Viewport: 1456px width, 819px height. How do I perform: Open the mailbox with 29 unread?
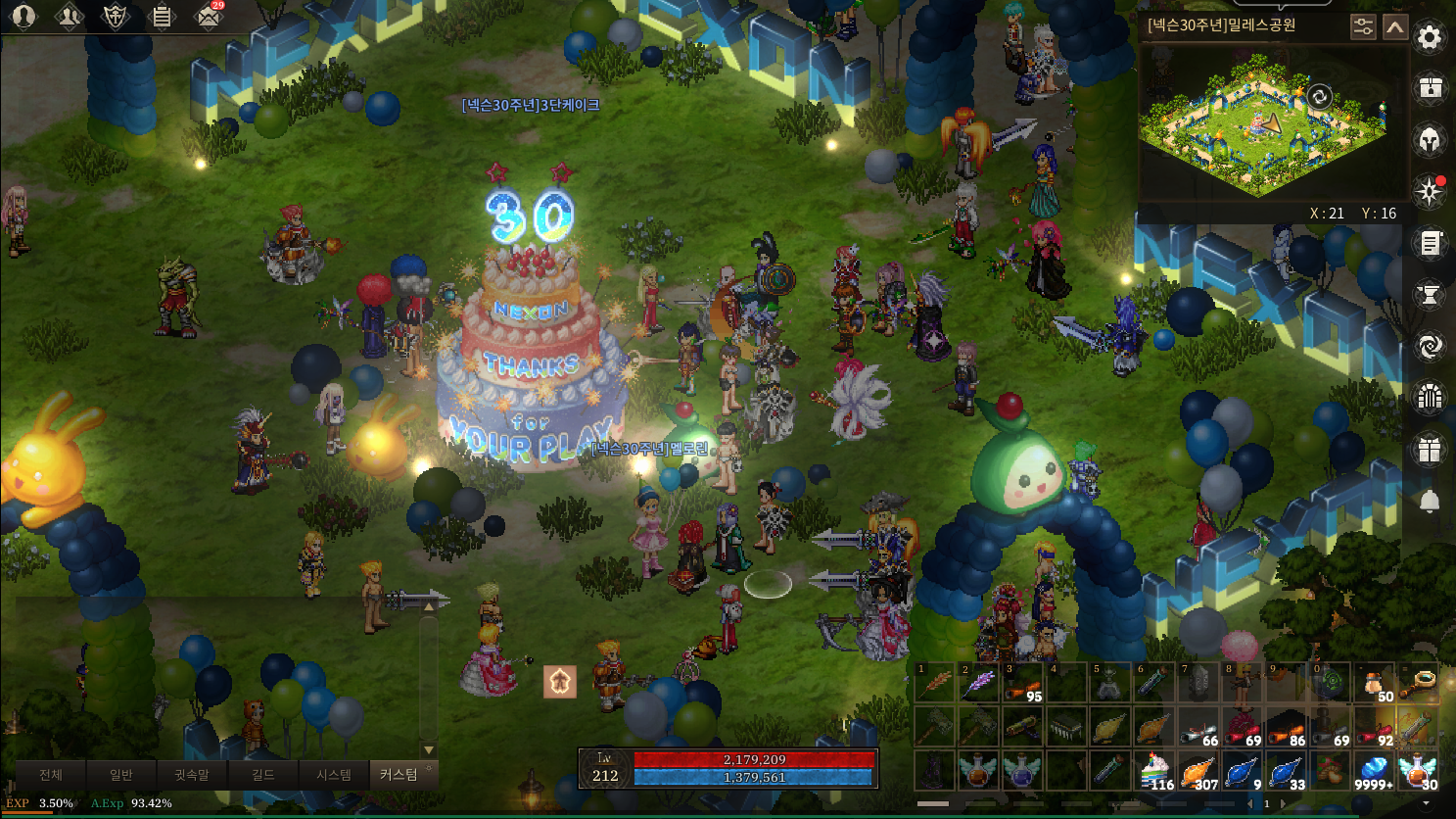point(208,16)
